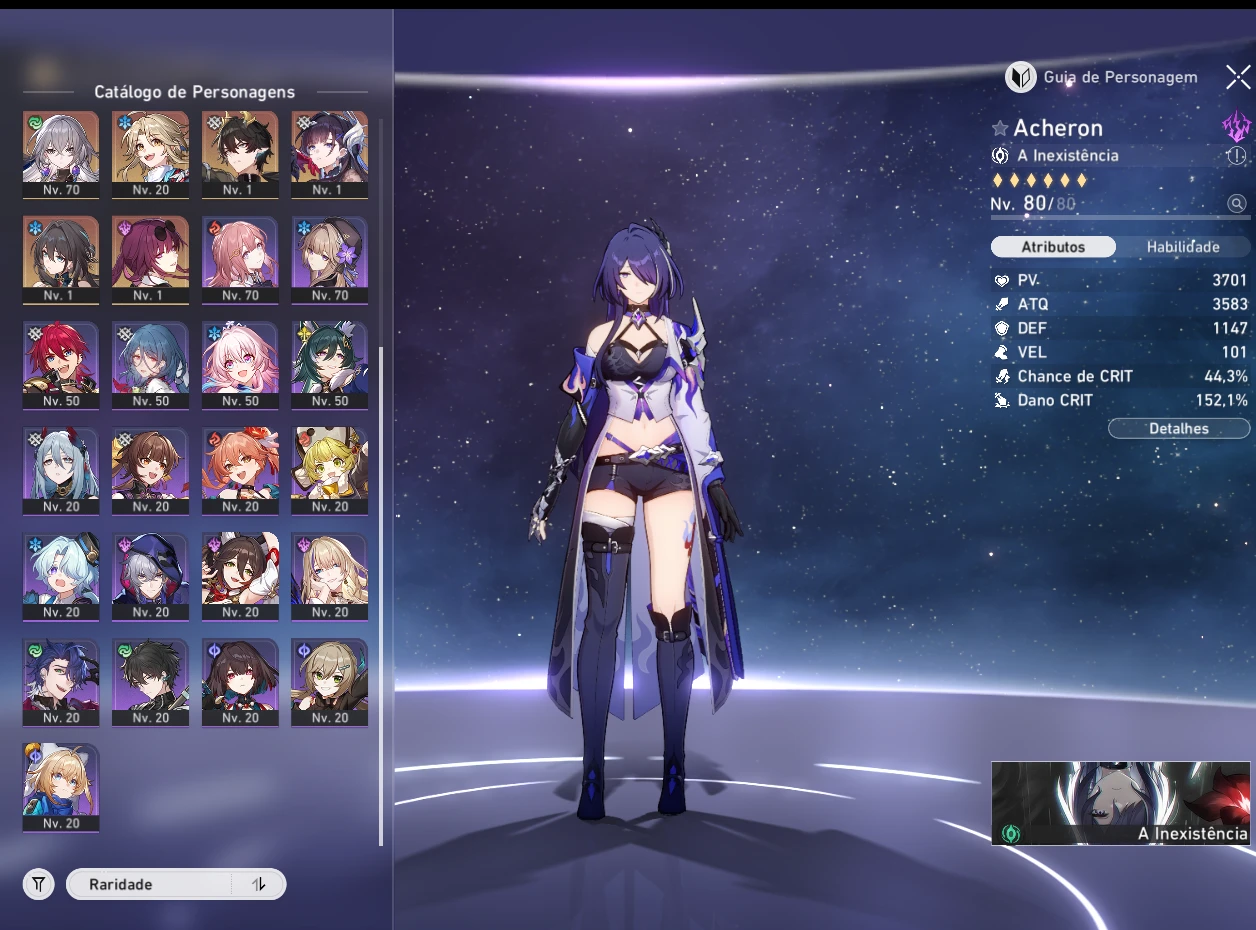Open the A Inexistência light cone card

tap(1120, 803)
